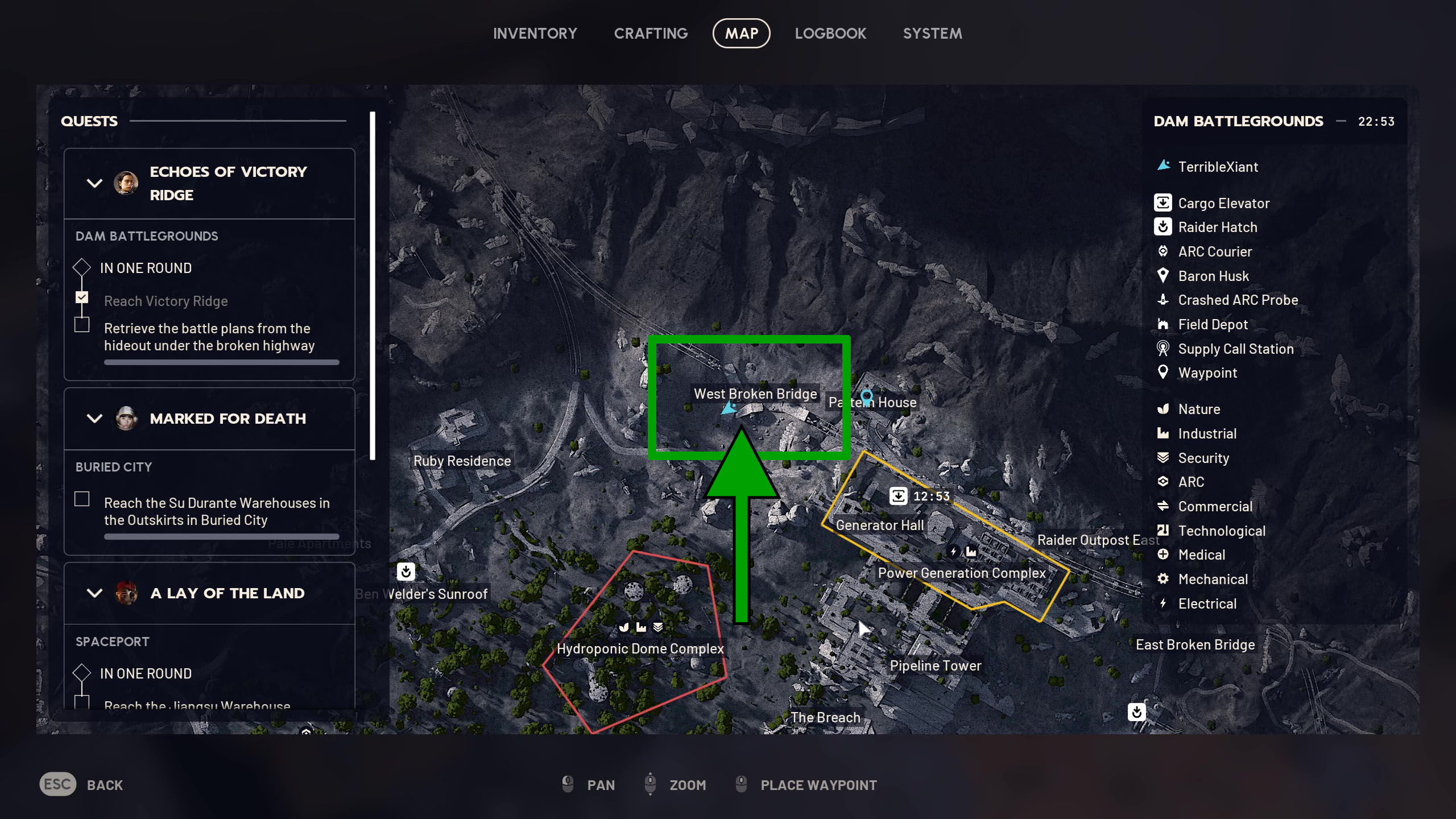Click the West Broken Bridge map label
The height and width of the screenshot is (819, 1456).
[755, 394]
